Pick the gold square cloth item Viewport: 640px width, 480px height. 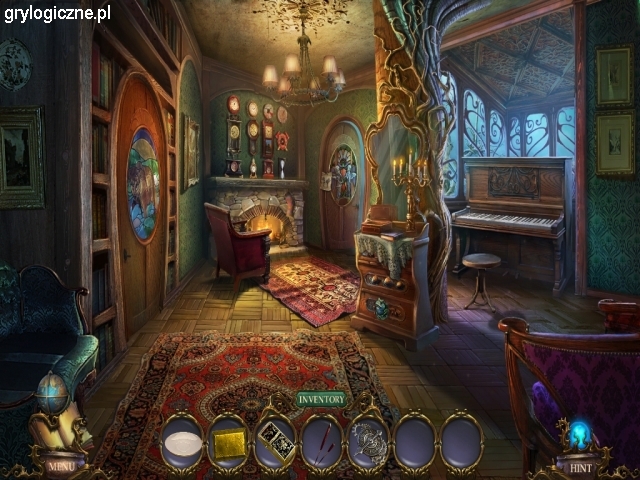tap(229, 441)
